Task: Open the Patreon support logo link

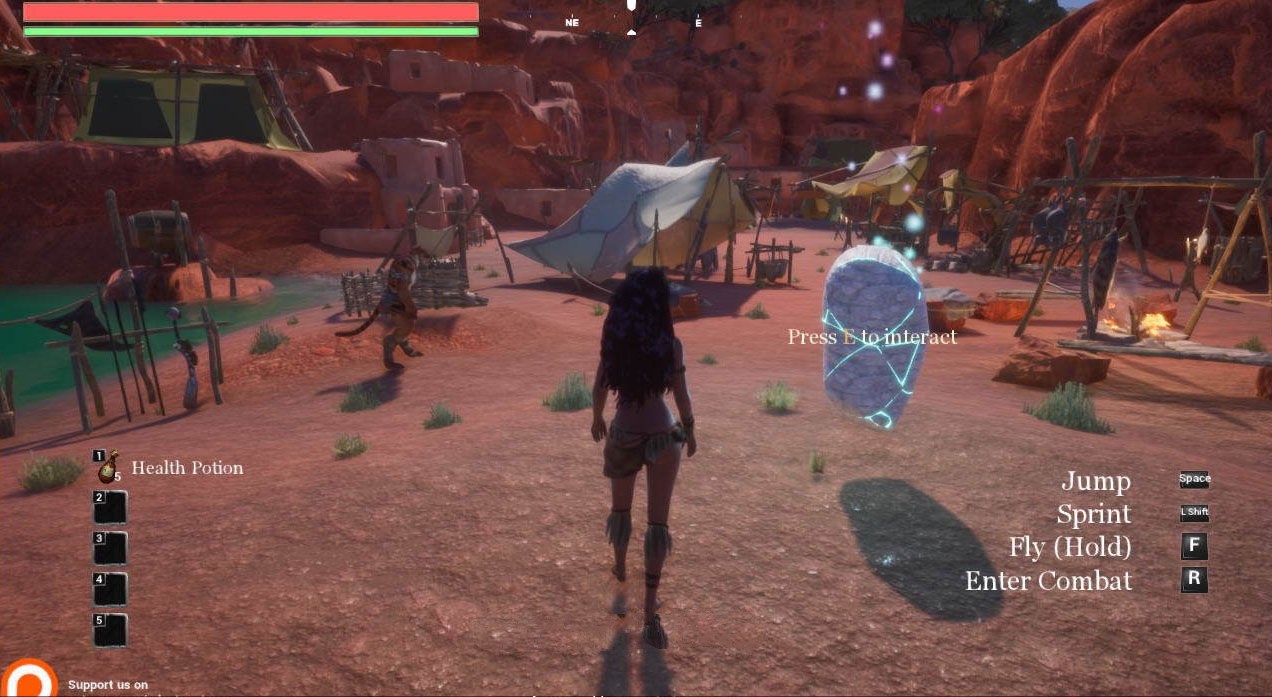Action: click(x=28, y=679)
